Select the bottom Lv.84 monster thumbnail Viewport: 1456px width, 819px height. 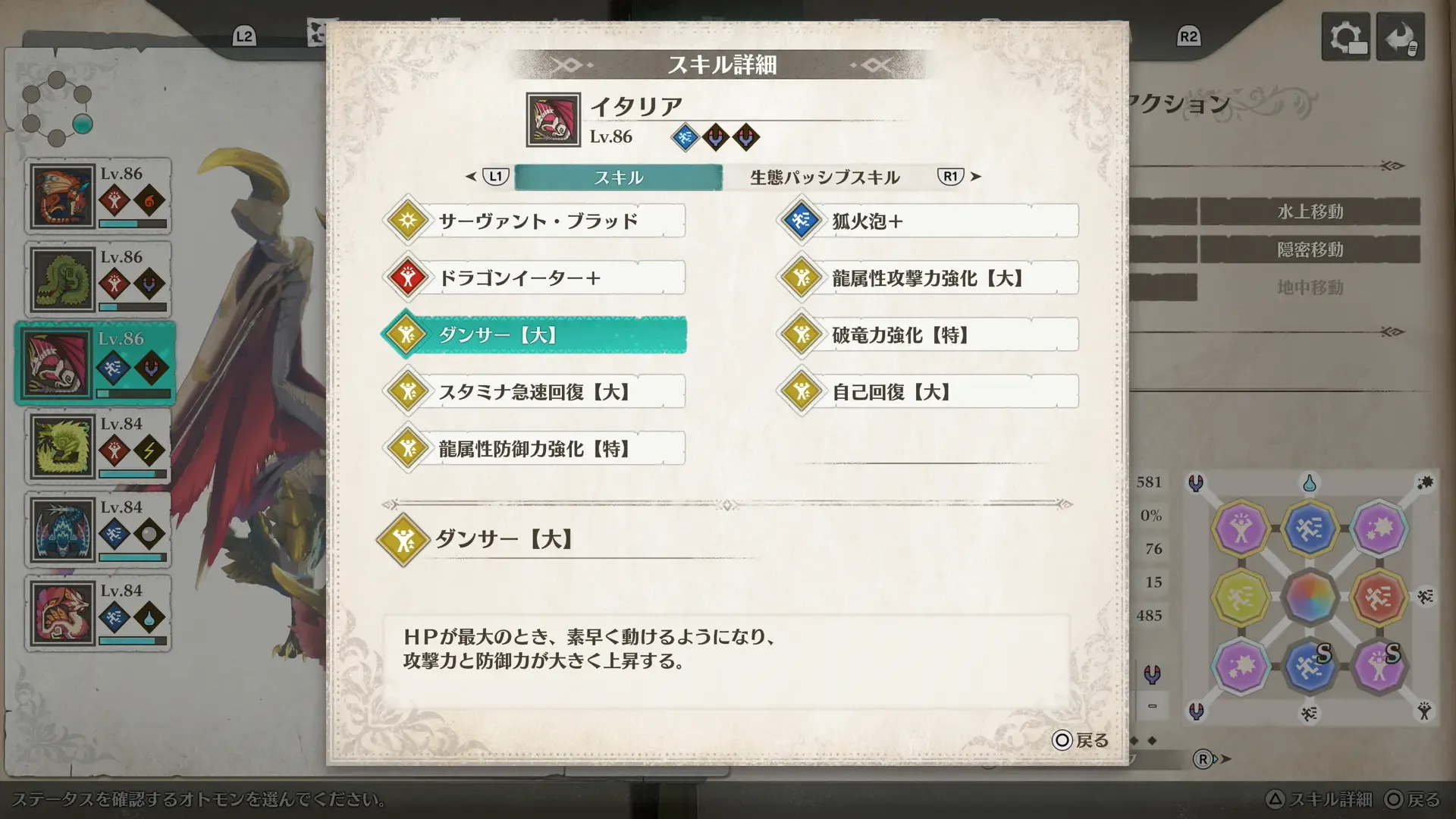pyautogui.click(x=61, y=613)
